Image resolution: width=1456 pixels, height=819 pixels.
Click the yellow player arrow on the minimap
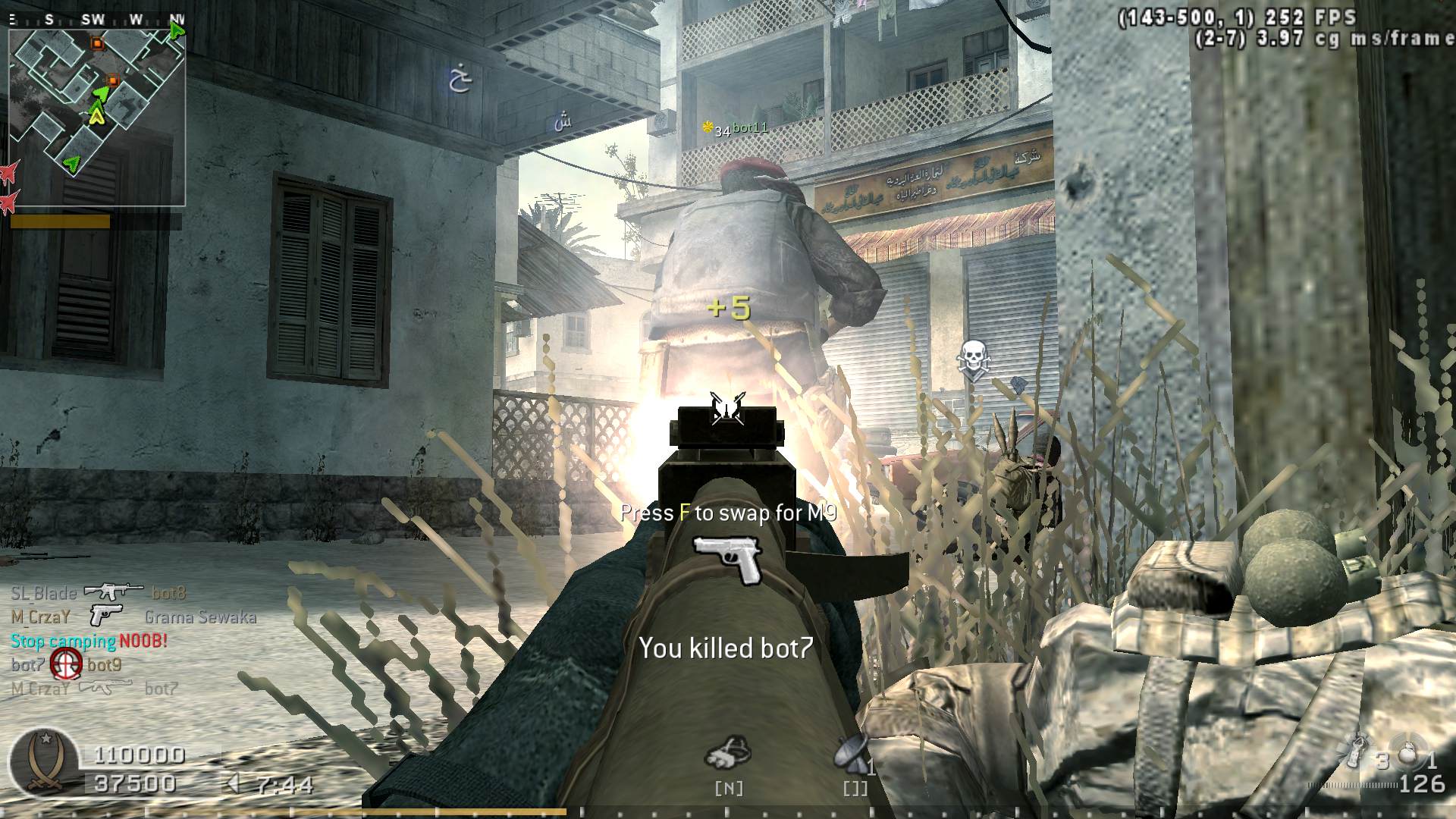[96, 115]
